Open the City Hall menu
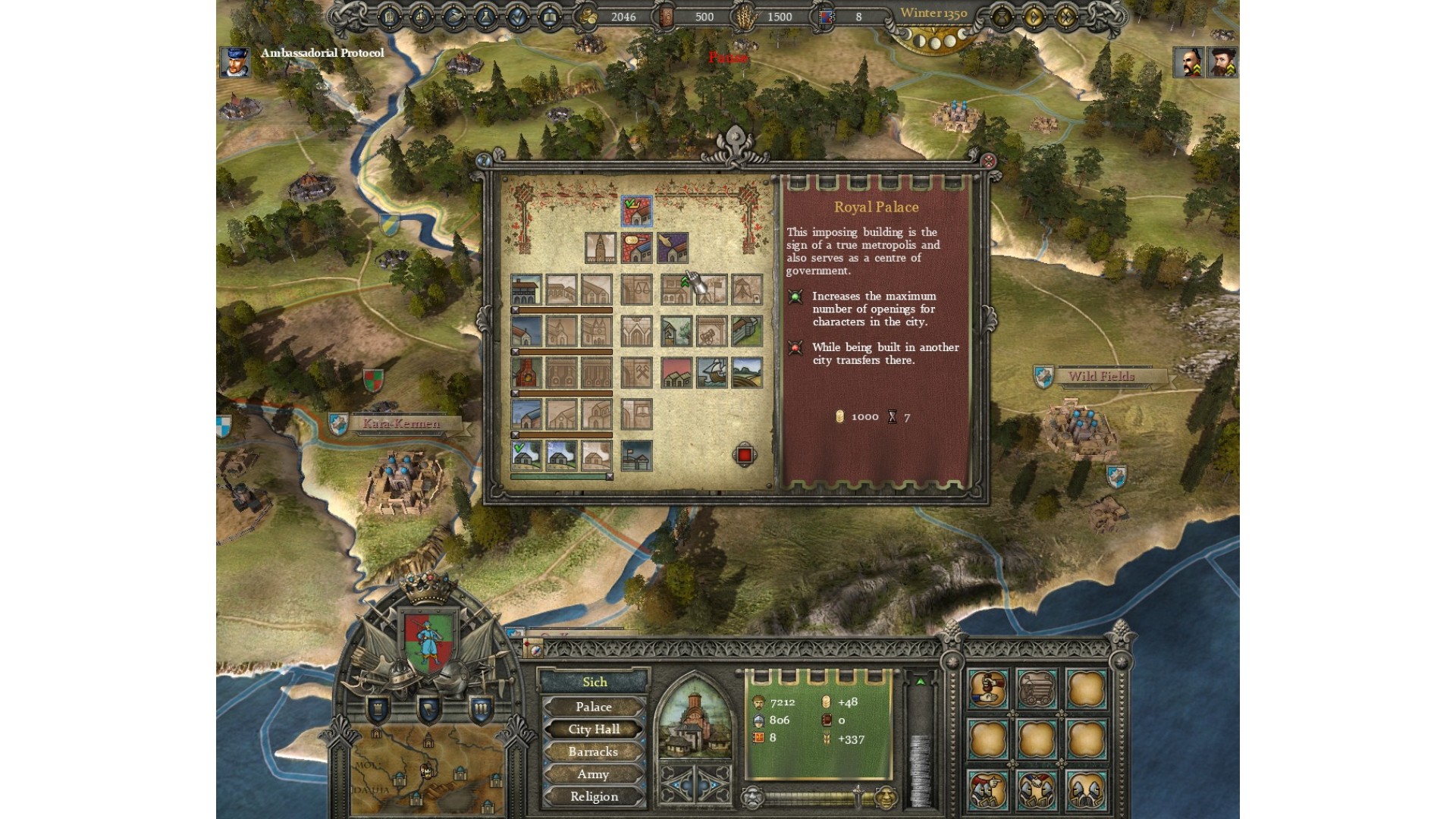The width and height of the screenshot is (1456, 819). [594, 730]
